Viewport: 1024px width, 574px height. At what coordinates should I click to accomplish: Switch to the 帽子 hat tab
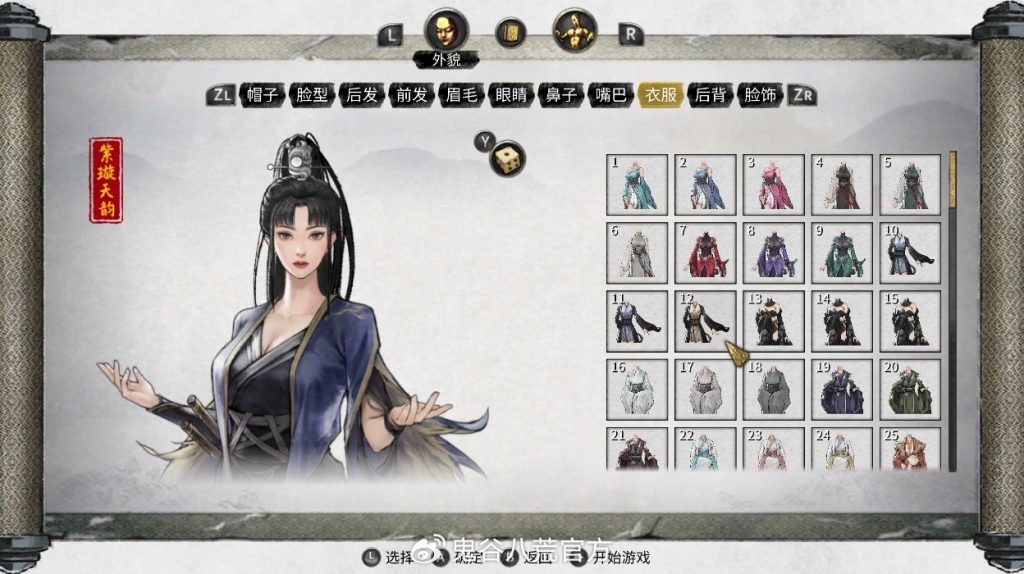[x=262, y=96]
